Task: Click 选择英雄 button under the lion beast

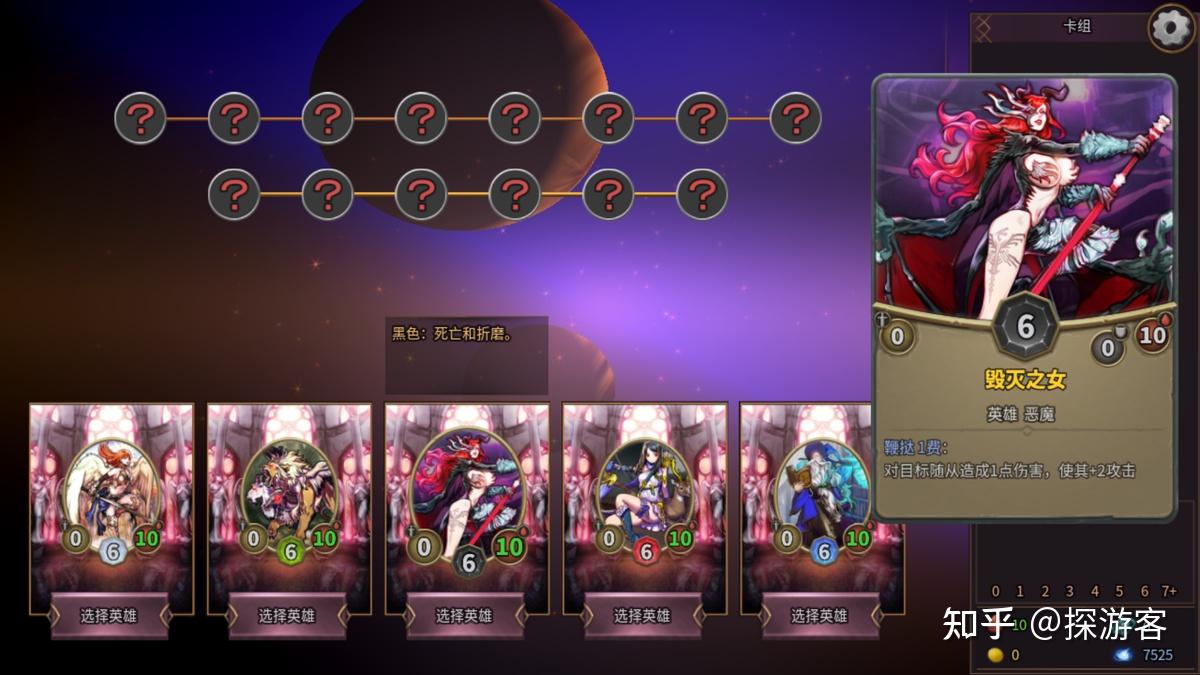Action: [288, 615]
